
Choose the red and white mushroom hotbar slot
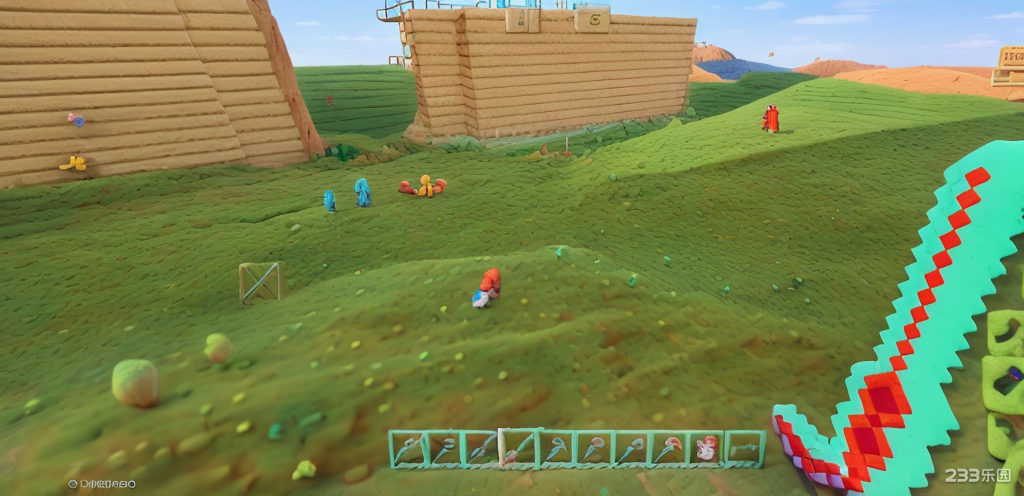pos(707,449)
